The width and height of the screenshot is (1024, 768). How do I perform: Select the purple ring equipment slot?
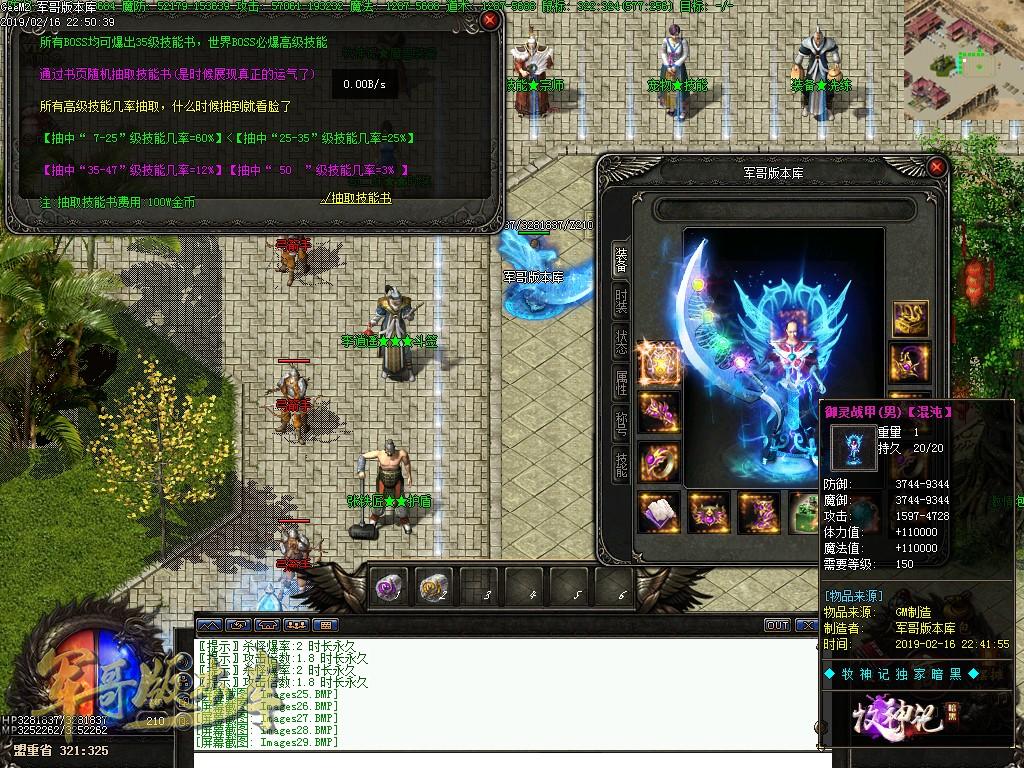tap(659, 459)
